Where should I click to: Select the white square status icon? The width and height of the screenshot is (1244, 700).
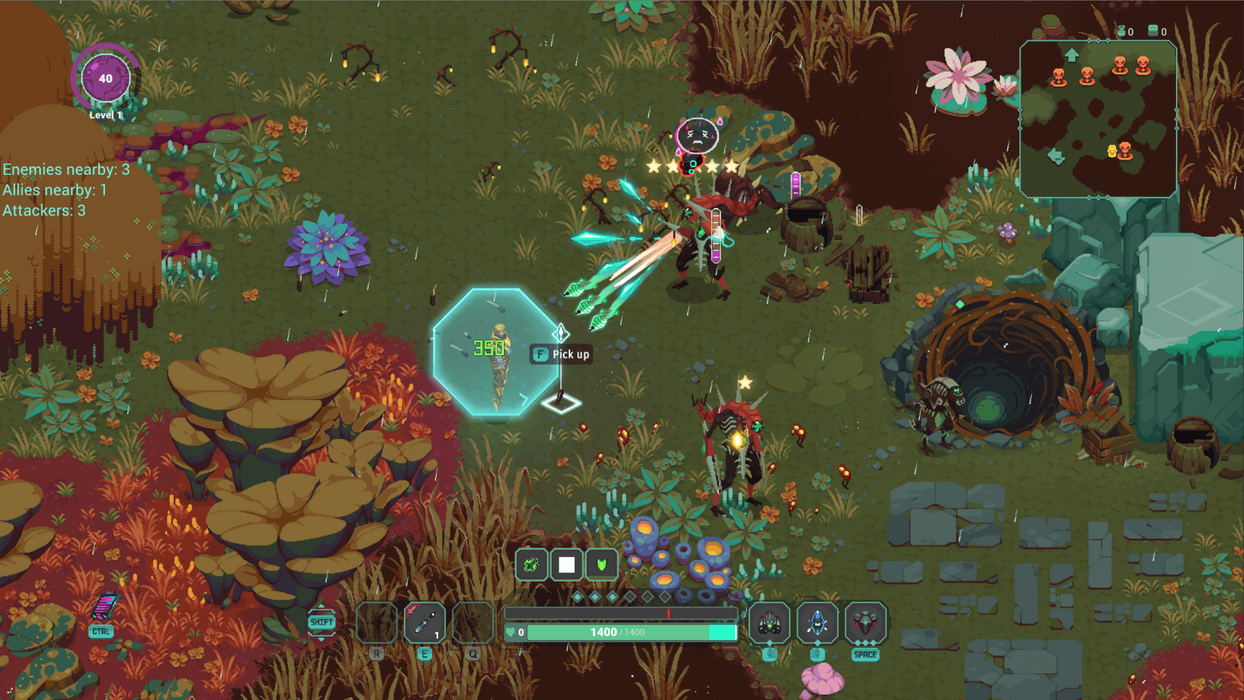click(567, 565)
